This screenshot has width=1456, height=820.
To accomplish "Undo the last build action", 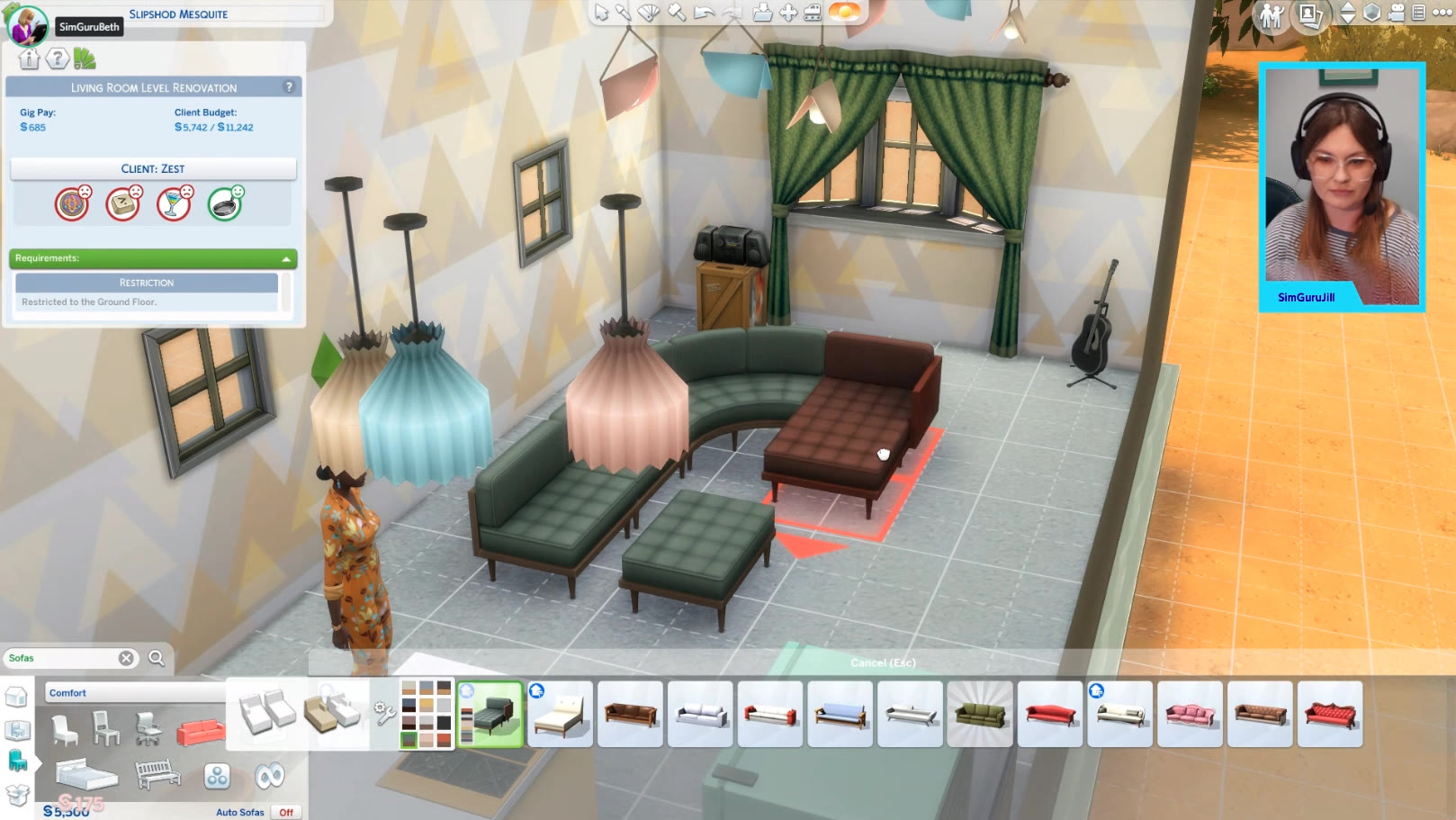I will click(705, 13).
